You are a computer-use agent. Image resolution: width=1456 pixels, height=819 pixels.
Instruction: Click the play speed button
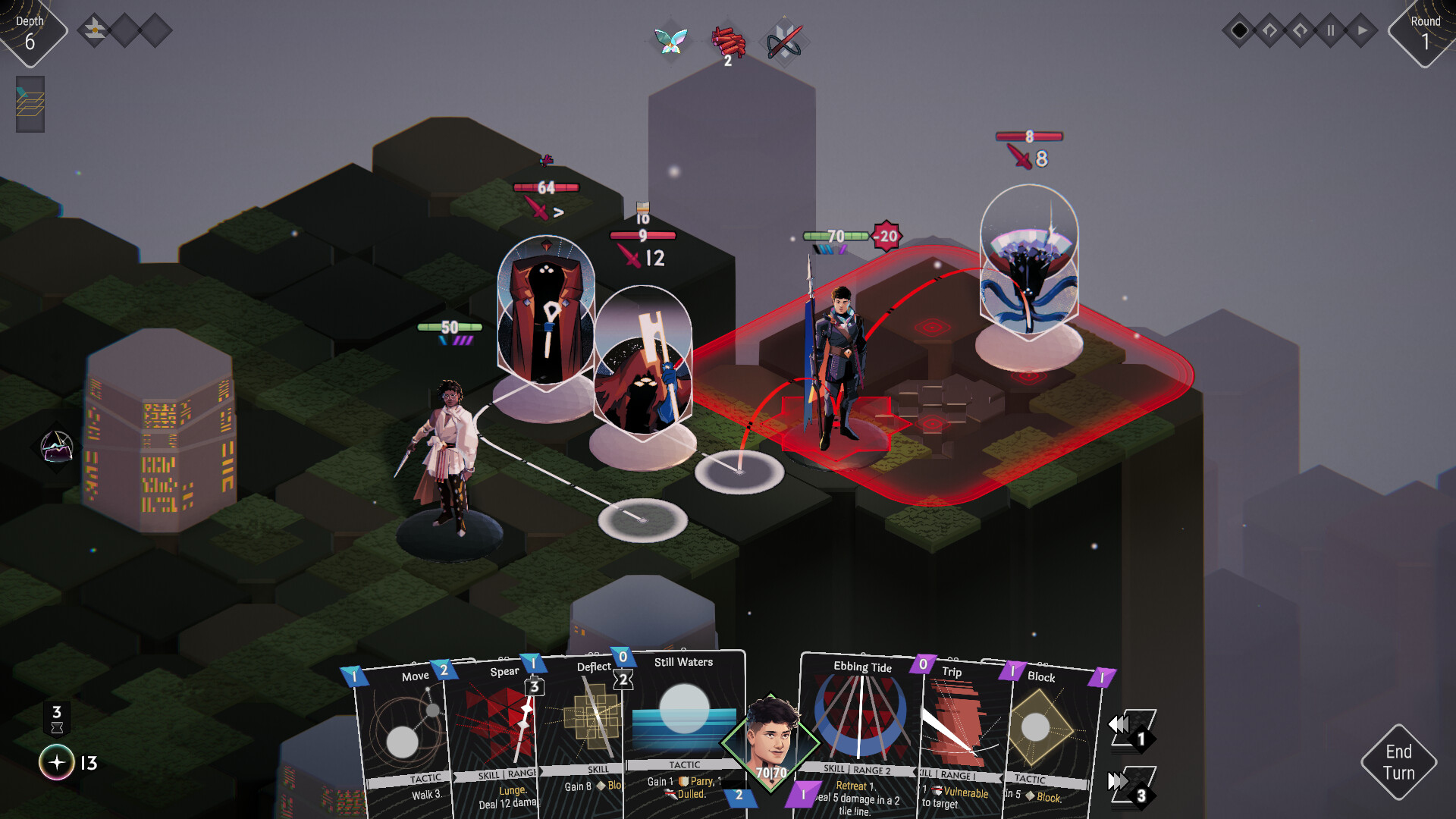pyautogui.click(x=1362, y=31)
